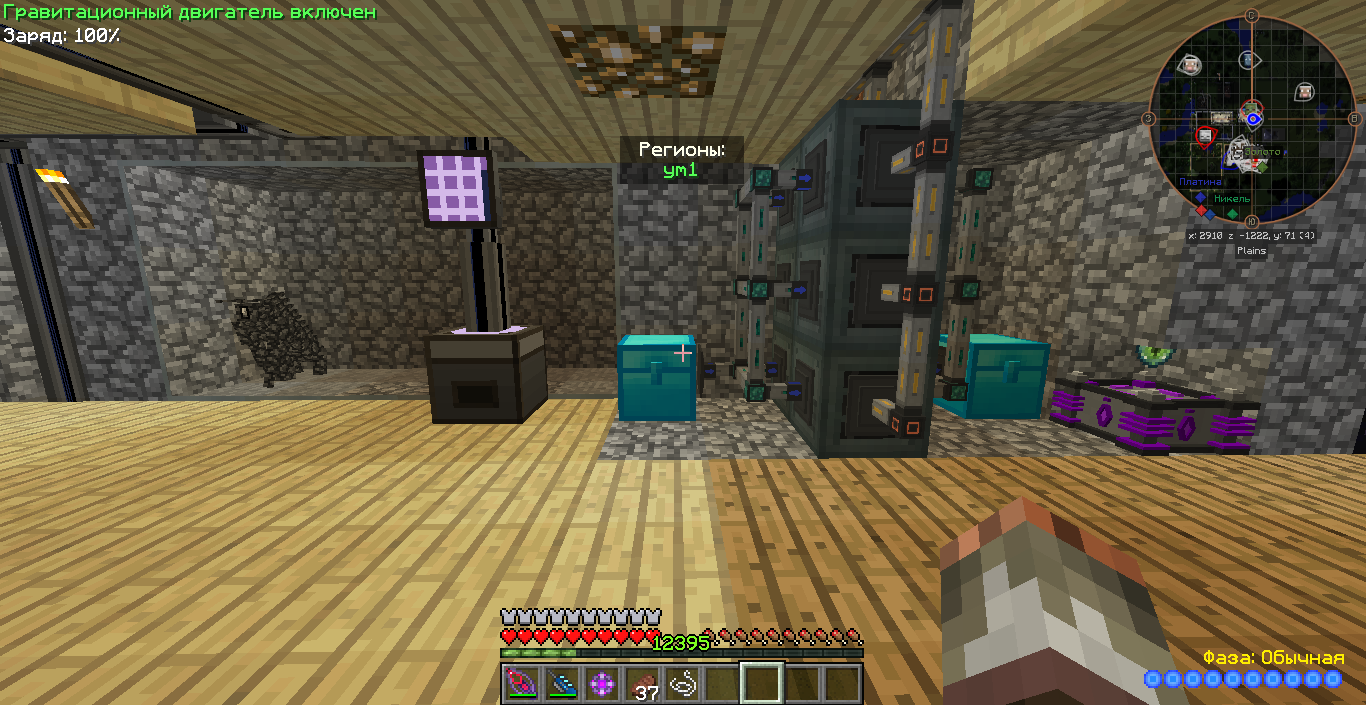
Task: Select the cooked meat stack of 37
Action: coord(642,684)
